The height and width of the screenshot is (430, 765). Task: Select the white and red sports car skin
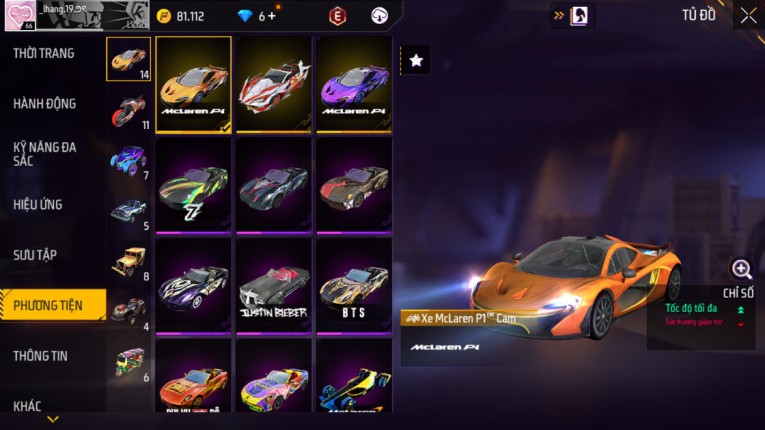273,84
